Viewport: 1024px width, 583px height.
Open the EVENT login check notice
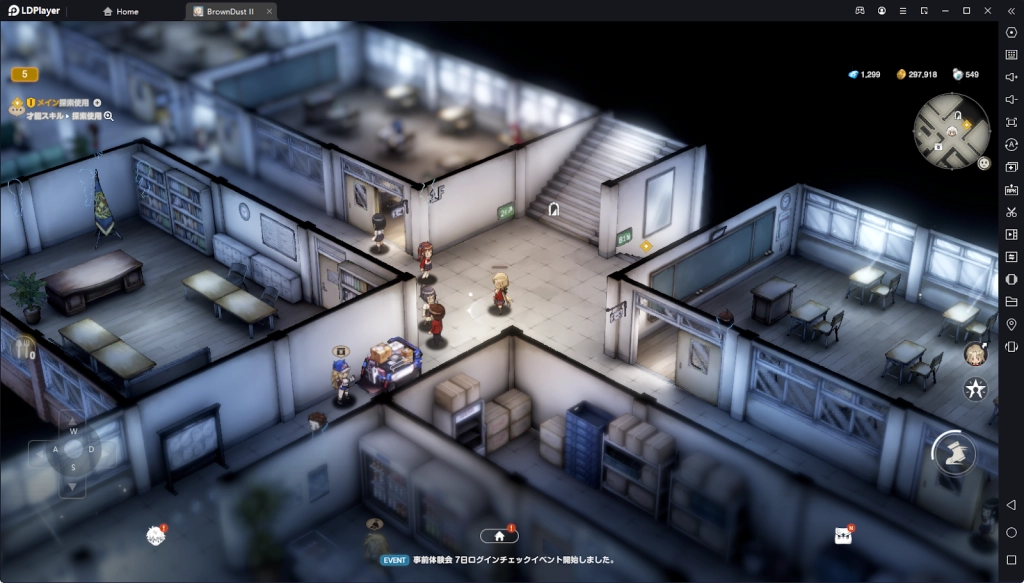498,560
